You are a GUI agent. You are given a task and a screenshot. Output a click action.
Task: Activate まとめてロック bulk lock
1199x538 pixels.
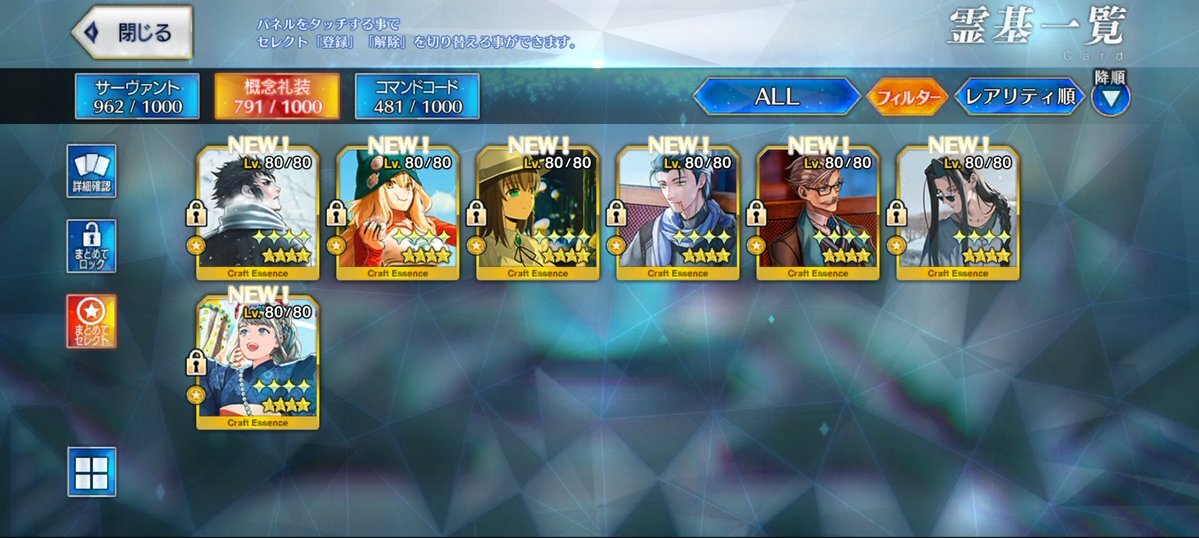click(92, 246)
